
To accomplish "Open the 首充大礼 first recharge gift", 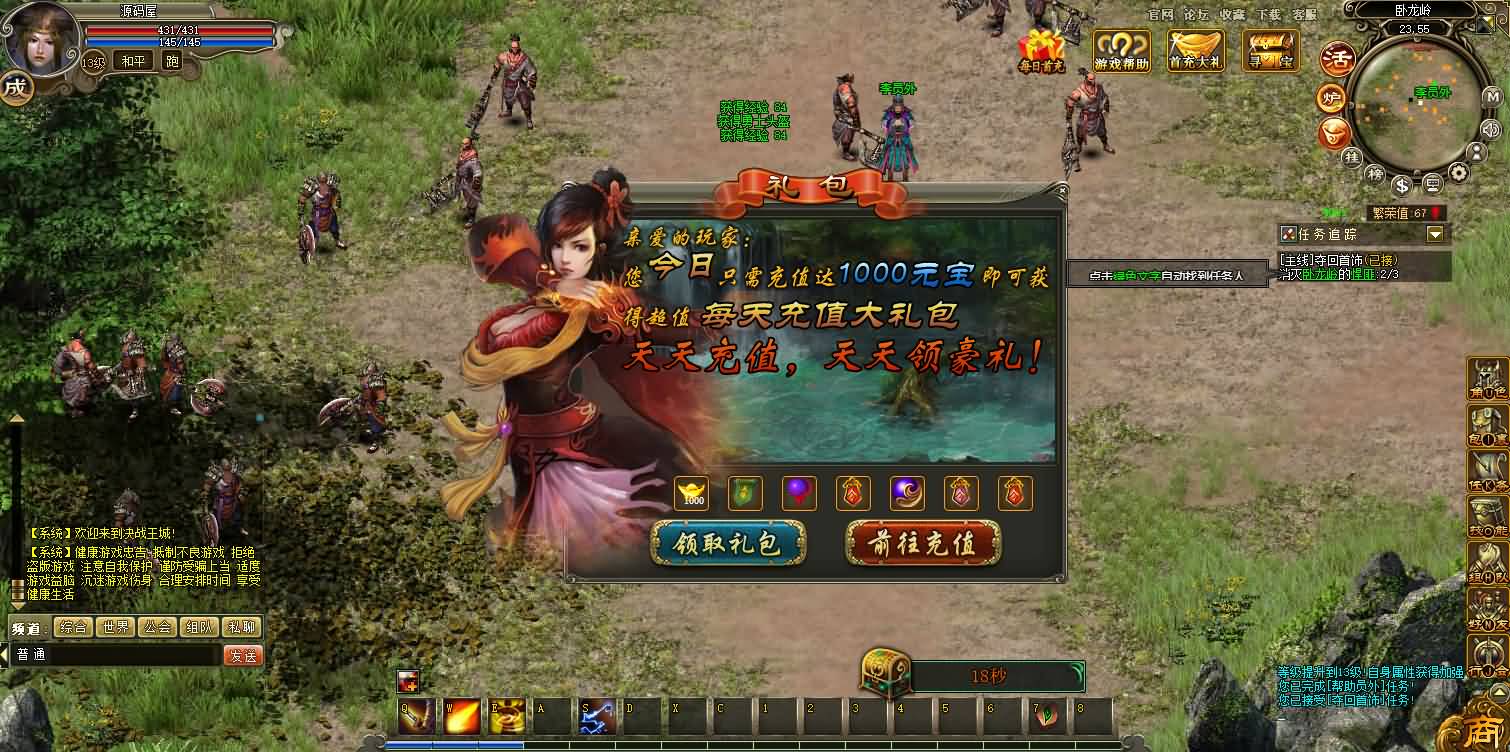I will point(1195,49).
